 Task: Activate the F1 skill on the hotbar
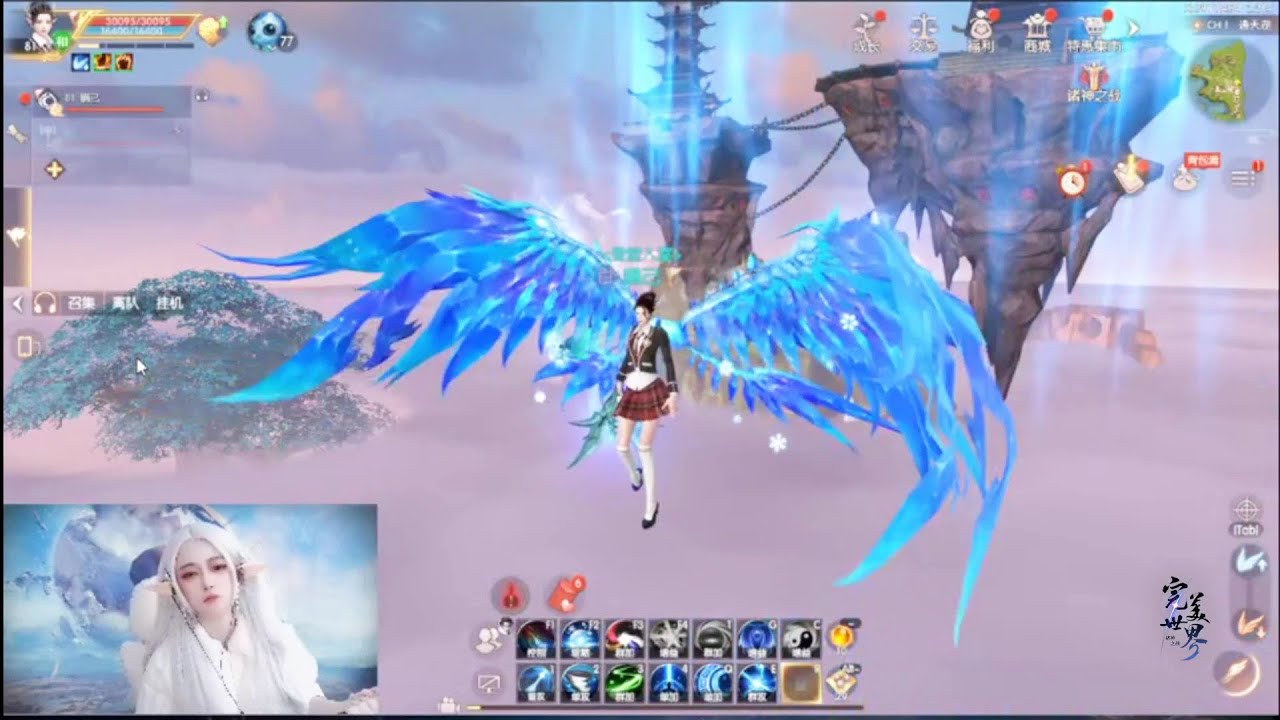click(537, 638)
